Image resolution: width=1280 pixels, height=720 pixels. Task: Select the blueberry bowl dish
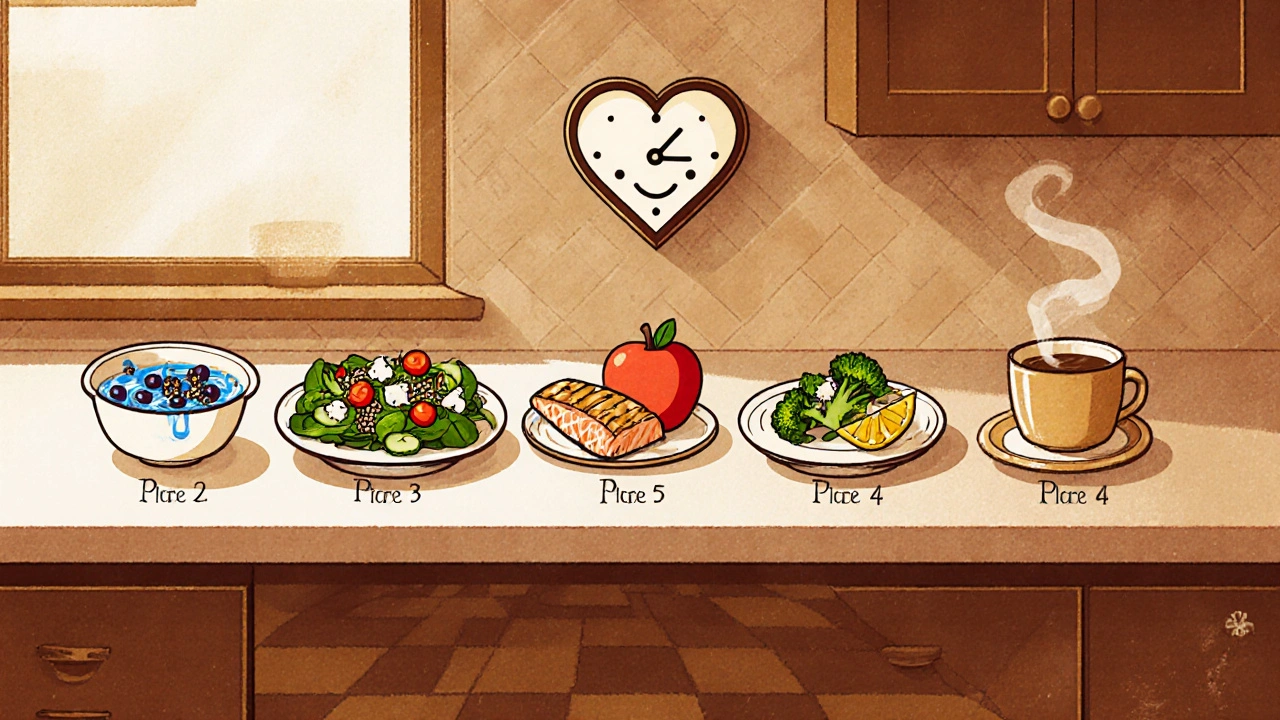coord(170,400)
